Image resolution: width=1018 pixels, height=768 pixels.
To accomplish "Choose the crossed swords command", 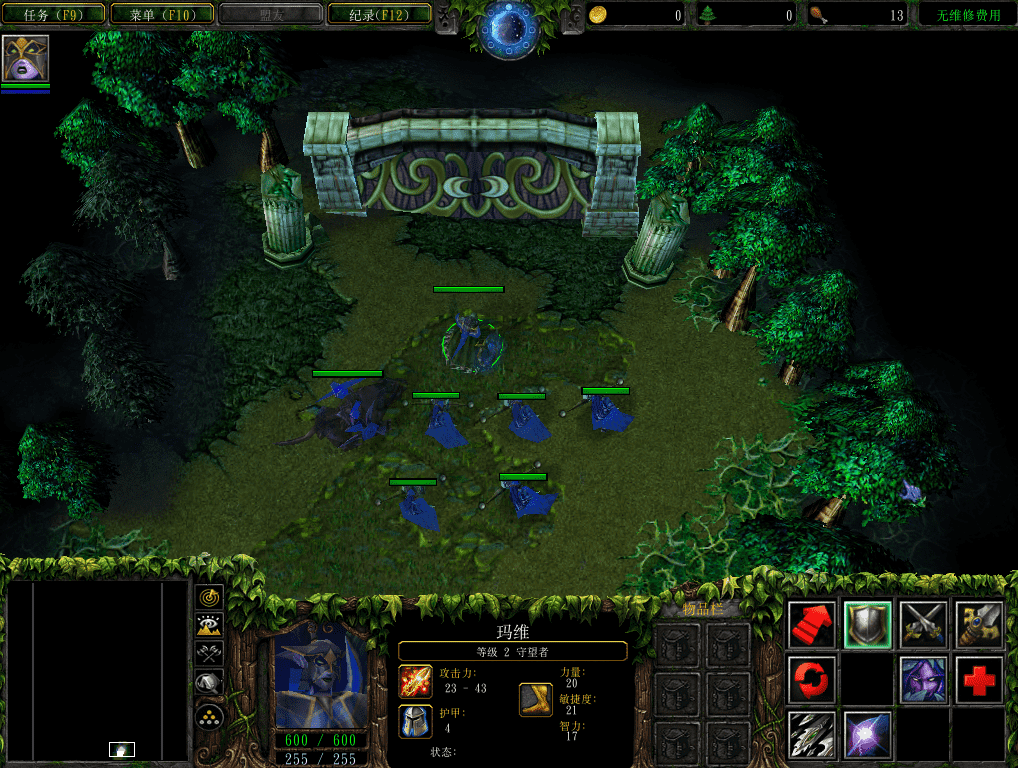I will click(923, 625).
